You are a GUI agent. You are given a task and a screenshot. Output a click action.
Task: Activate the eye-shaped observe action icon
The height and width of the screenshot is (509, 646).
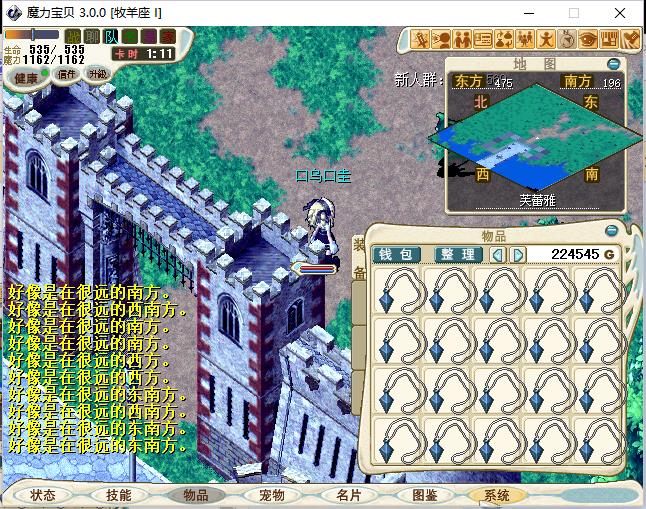coord(588,38)
